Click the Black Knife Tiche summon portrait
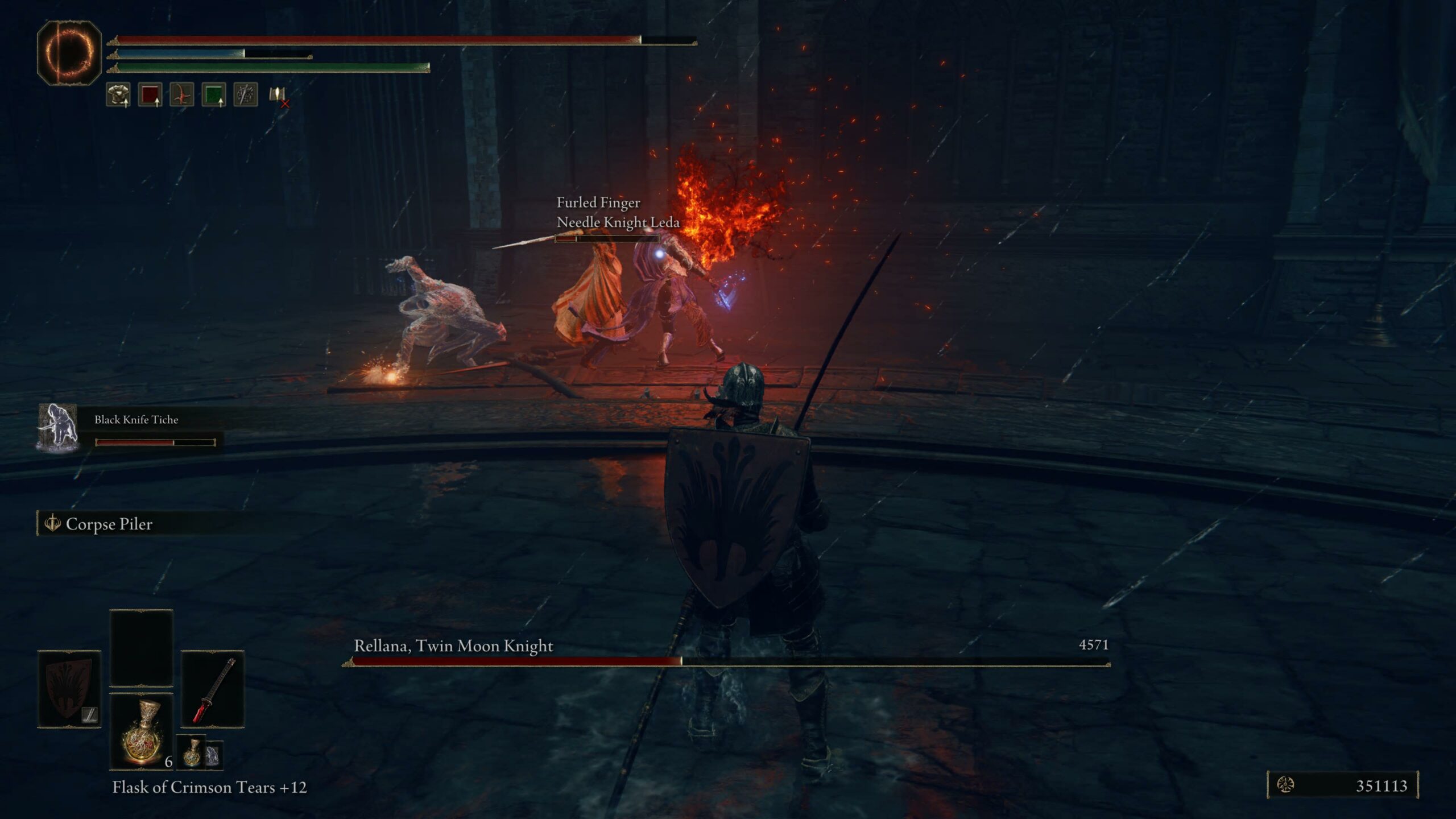The image size is (1456, 819). point(58,428)
